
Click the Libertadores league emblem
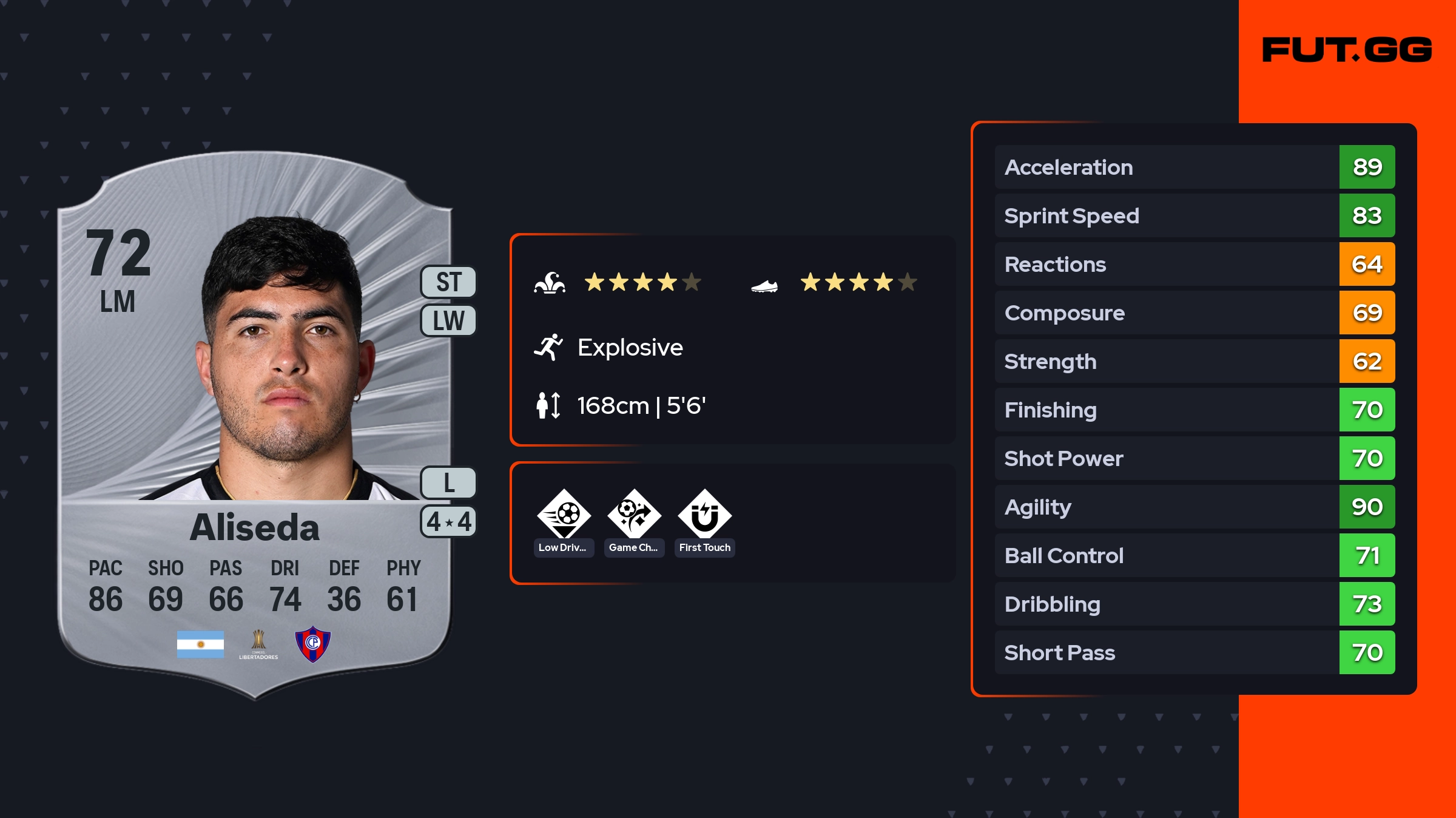258,644
